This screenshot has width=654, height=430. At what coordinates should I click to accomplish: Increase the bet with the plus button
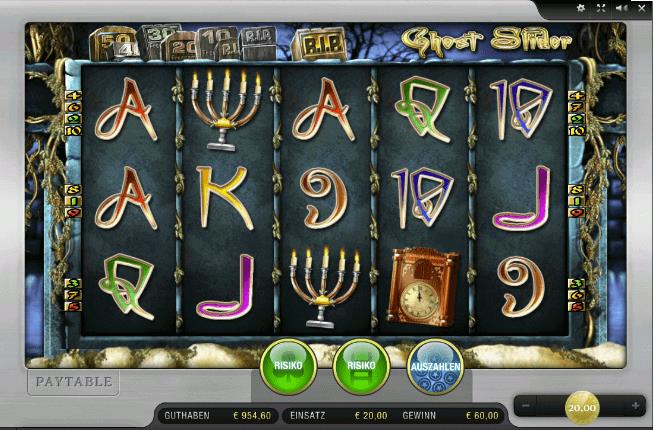click(635, 405)
